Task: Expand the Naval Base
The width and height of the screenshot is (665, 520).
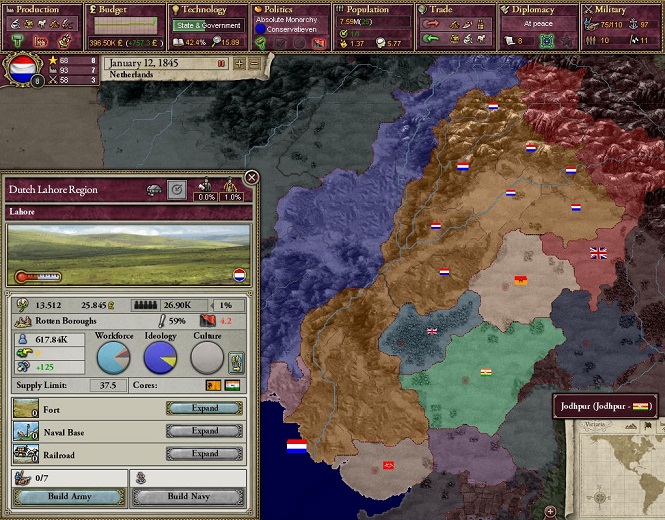Action: point(205,431)
